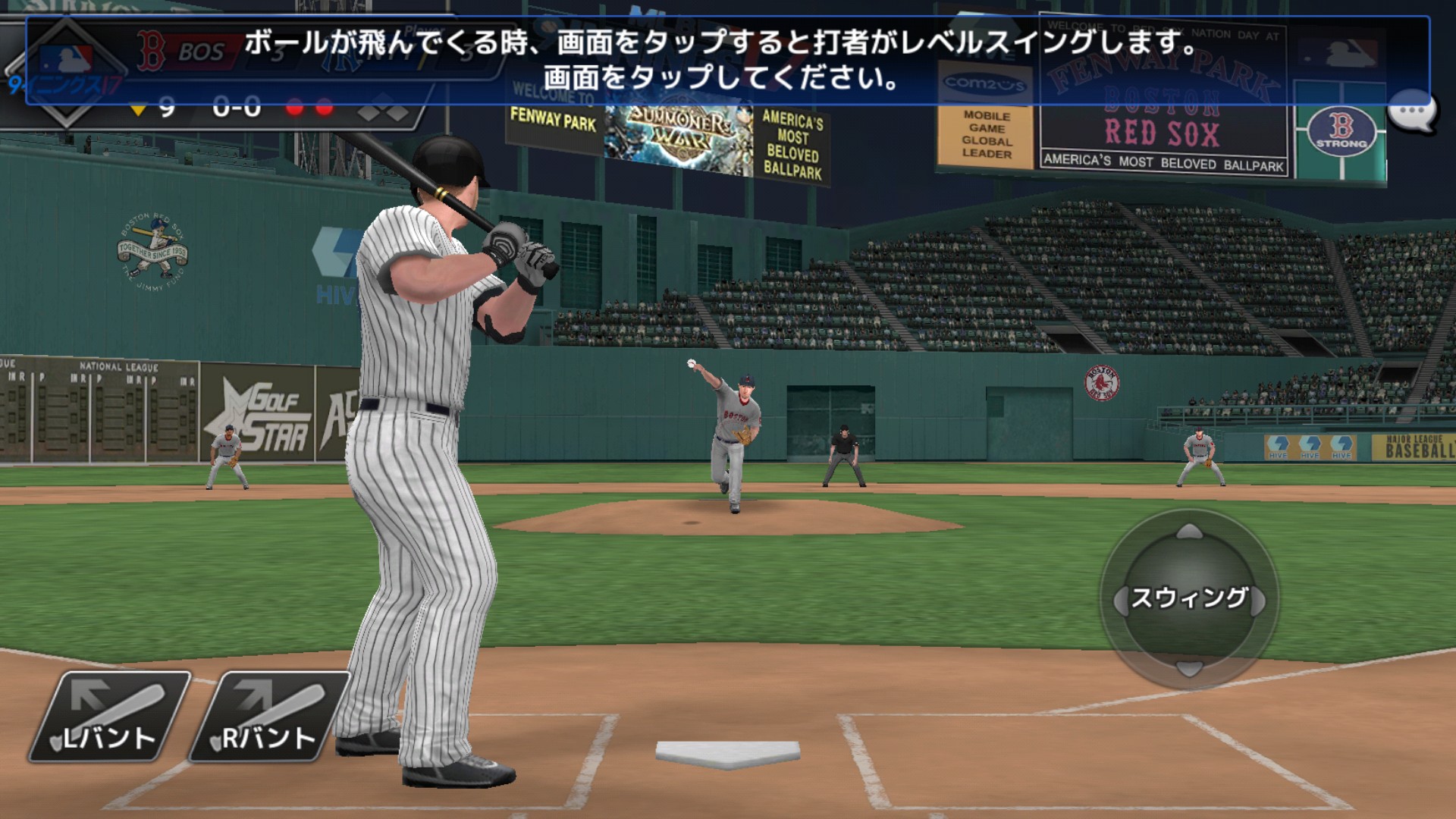Tap the スウィング swing button
Screen dimensions: 1456x819
[x=1188, y=598]
